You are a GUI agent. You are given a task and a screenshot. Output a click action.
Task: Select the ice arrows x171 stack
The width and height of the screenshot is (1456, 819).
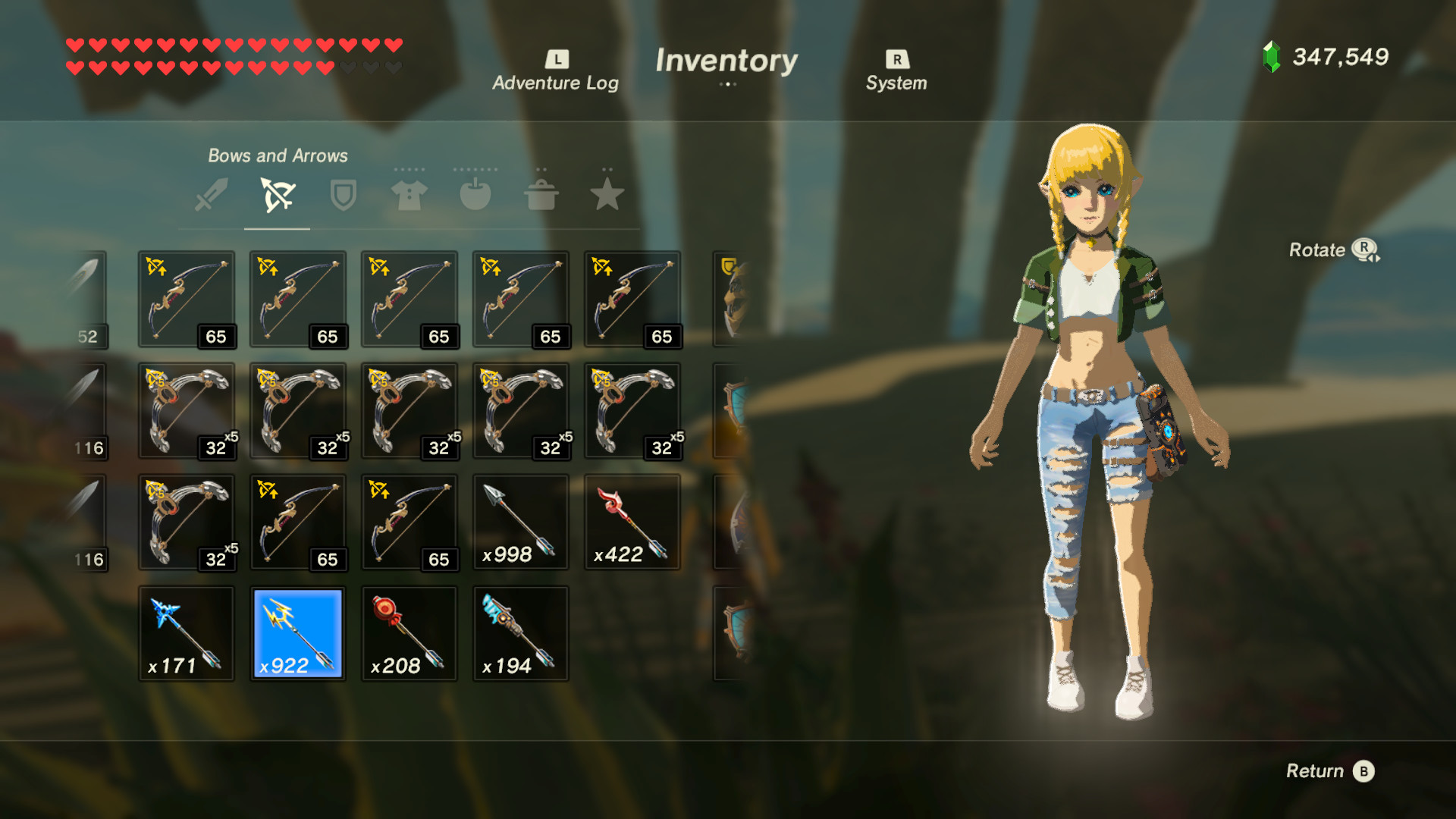[x=187, y=634]
